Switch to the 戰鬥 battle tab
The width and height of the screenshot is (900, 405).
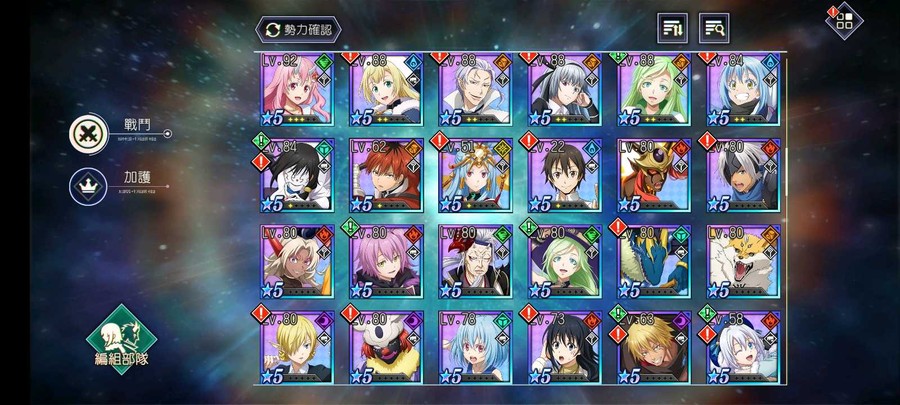(x=86, y=132)
